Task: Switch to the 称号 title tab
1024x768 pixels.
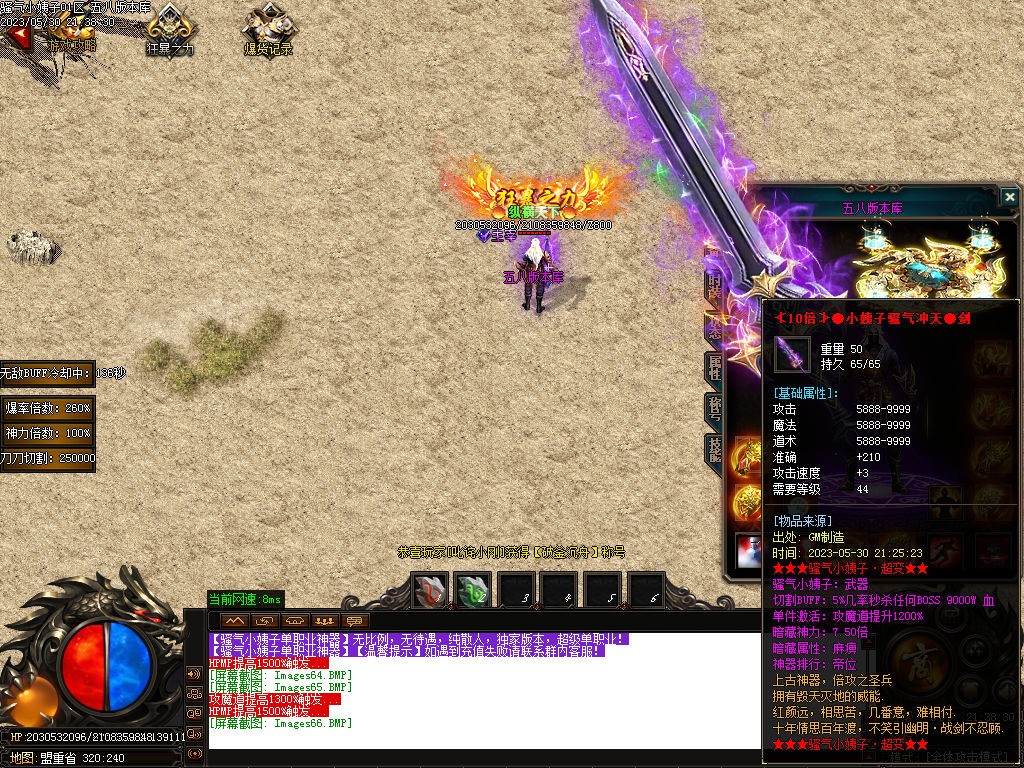Action: [715, 410]
